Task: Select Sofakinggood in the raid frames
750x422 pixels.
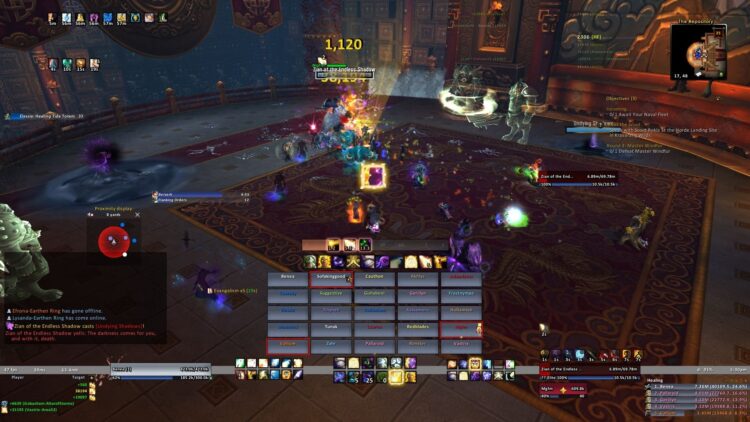Action: point(330,277)
